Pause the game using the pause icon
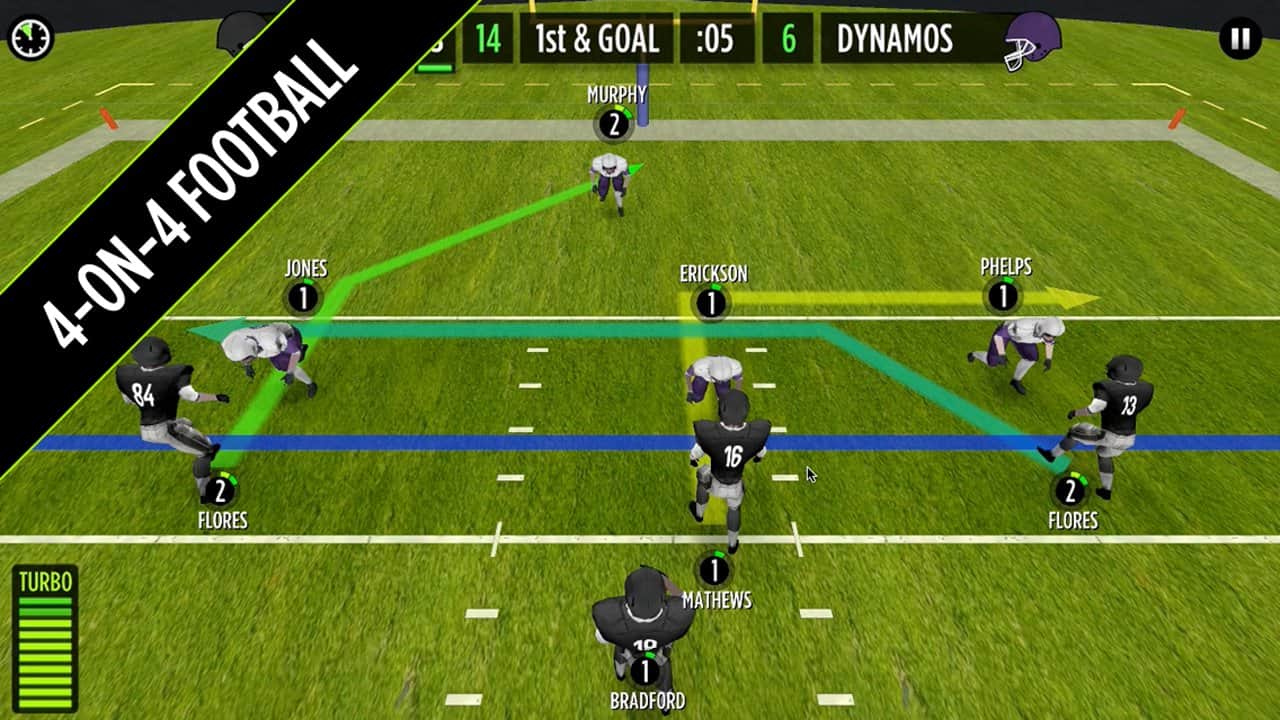 click(x=1238, y=36)
